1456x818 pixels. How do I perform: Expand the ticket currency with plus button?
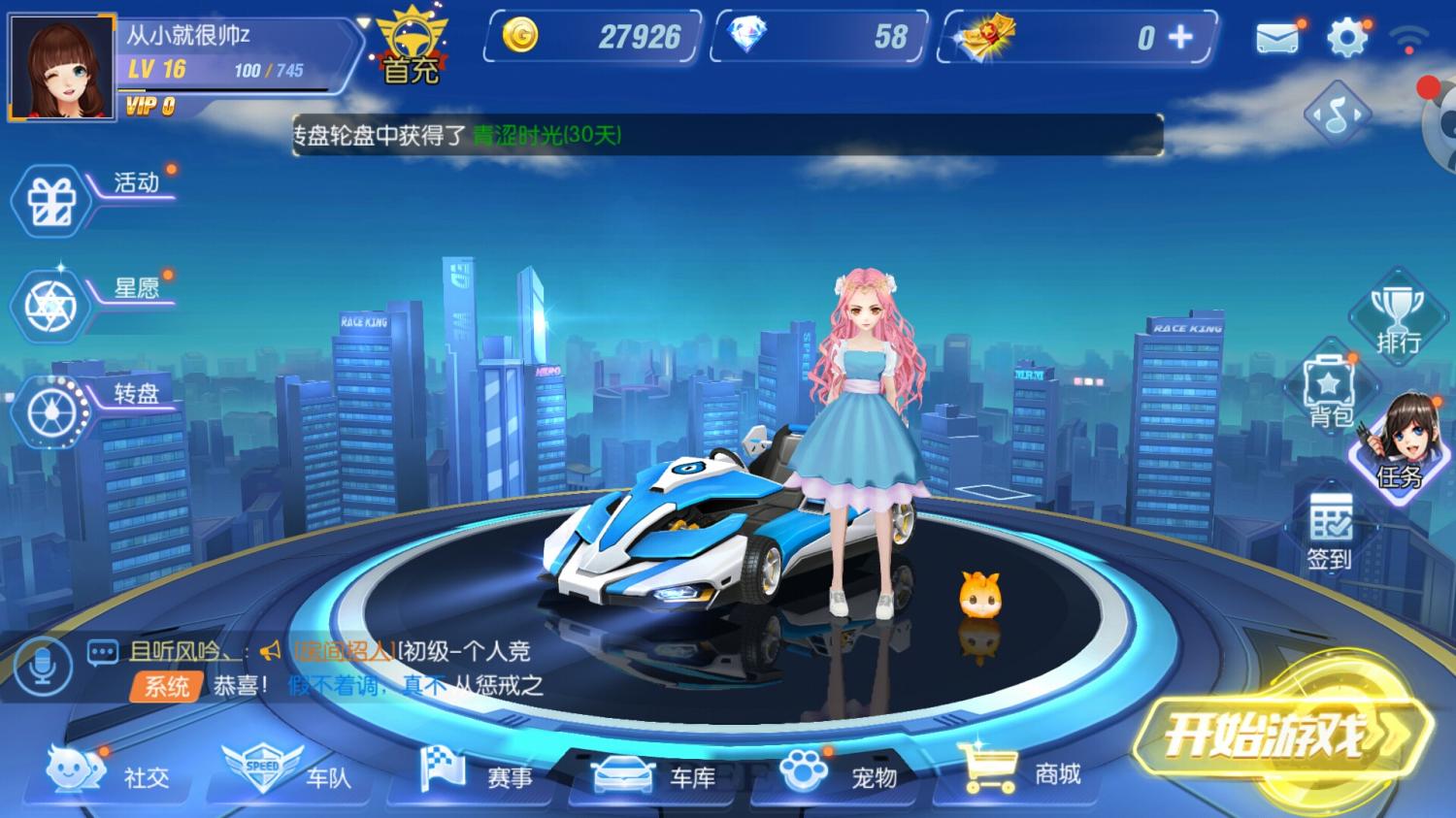pos(1180,39)
